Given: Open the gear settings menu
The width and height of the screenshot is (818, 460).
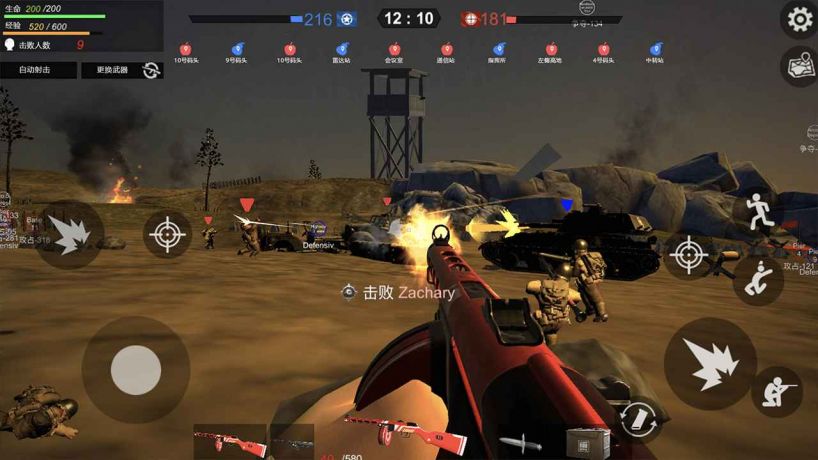Looking at the screenshot, I should pyautogui.click(x=800, y=19).
